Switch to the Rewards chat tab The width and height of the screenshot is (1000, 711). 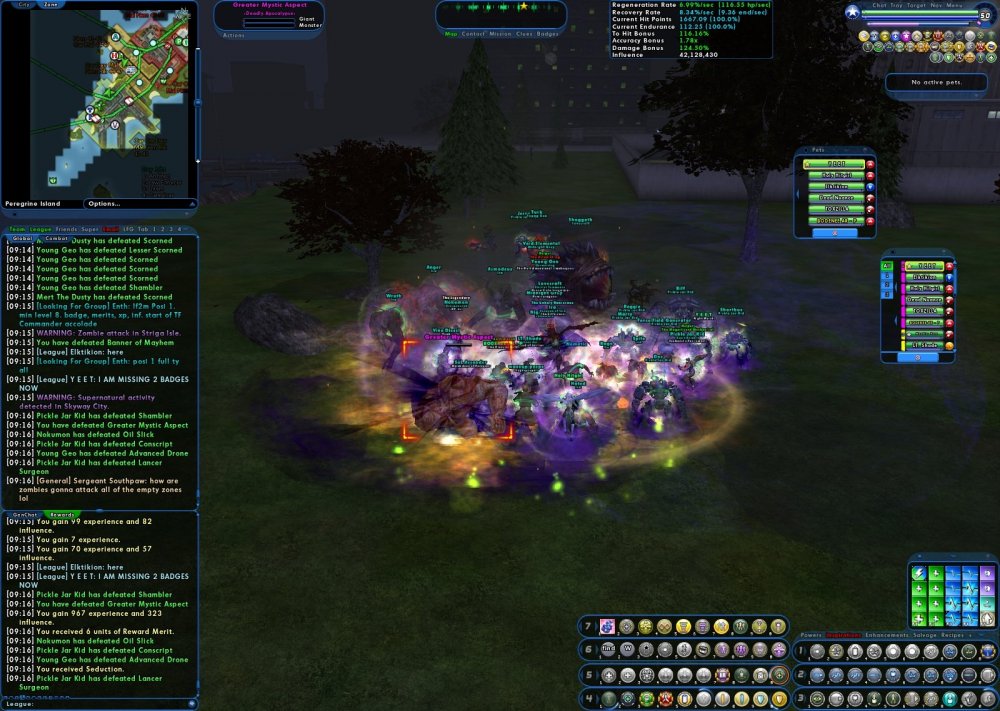[x=62, y=515]
